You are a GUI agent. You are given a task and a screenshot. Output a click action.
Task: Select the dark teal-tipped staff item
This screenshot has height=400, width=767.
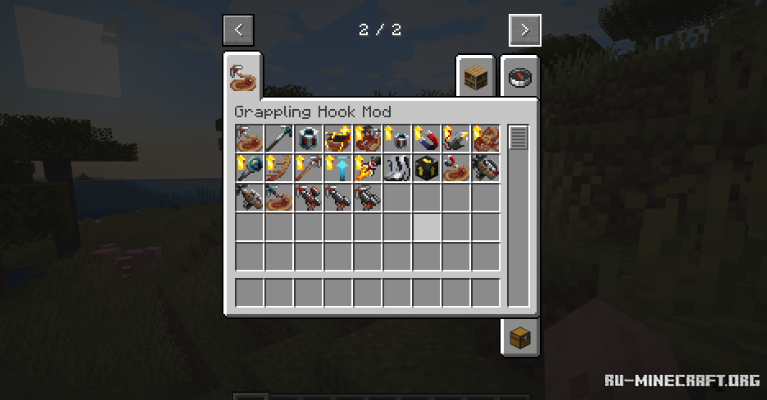tap(279, 139)
